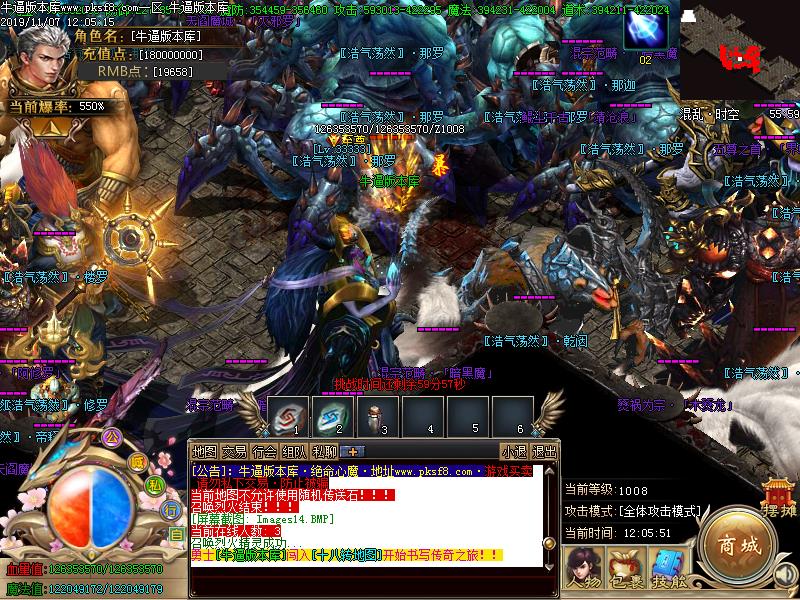This screenshot has height=600, width=800.
Task: Use the red rune stone in slot 1
Action: coord(287,414)
